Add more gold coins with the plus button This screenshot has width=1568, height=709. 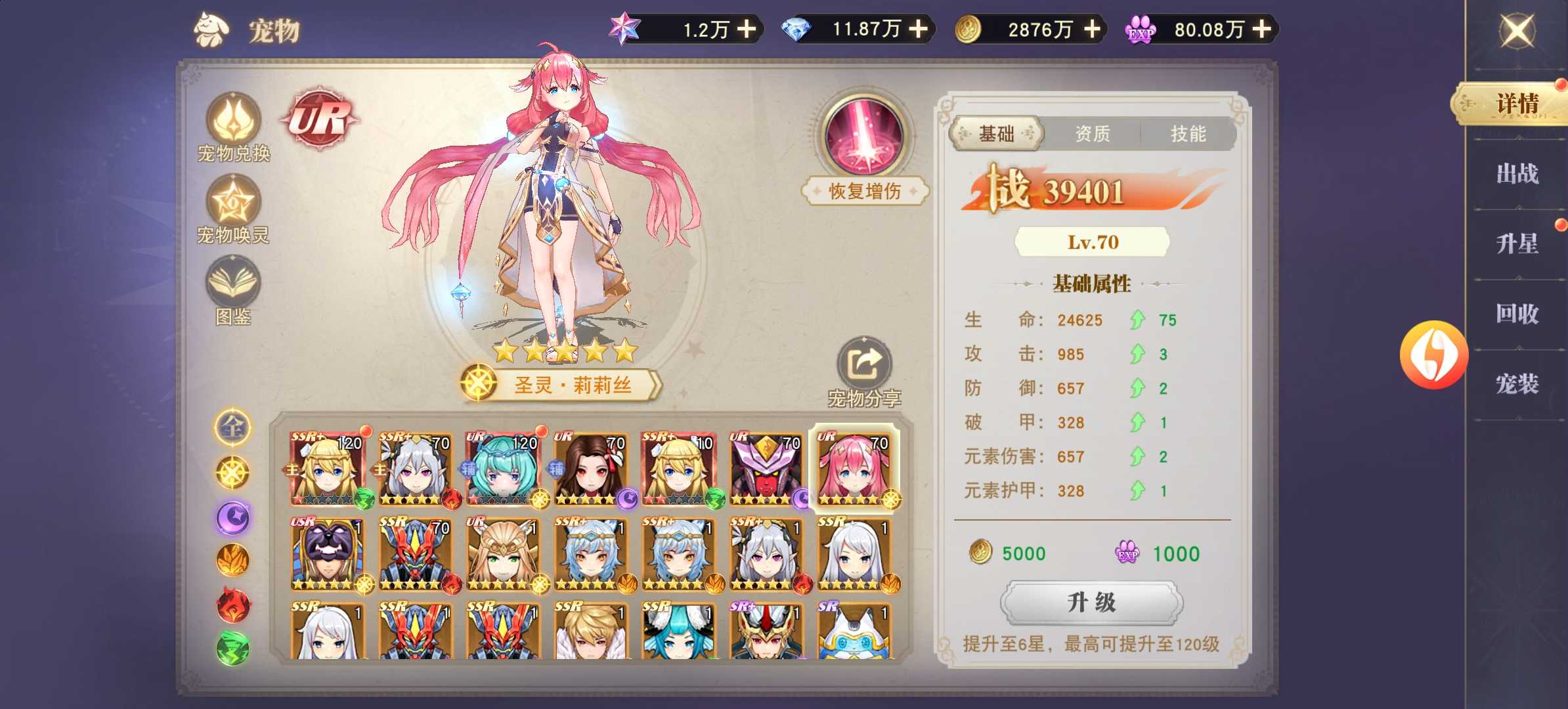tap(1093, 29)
